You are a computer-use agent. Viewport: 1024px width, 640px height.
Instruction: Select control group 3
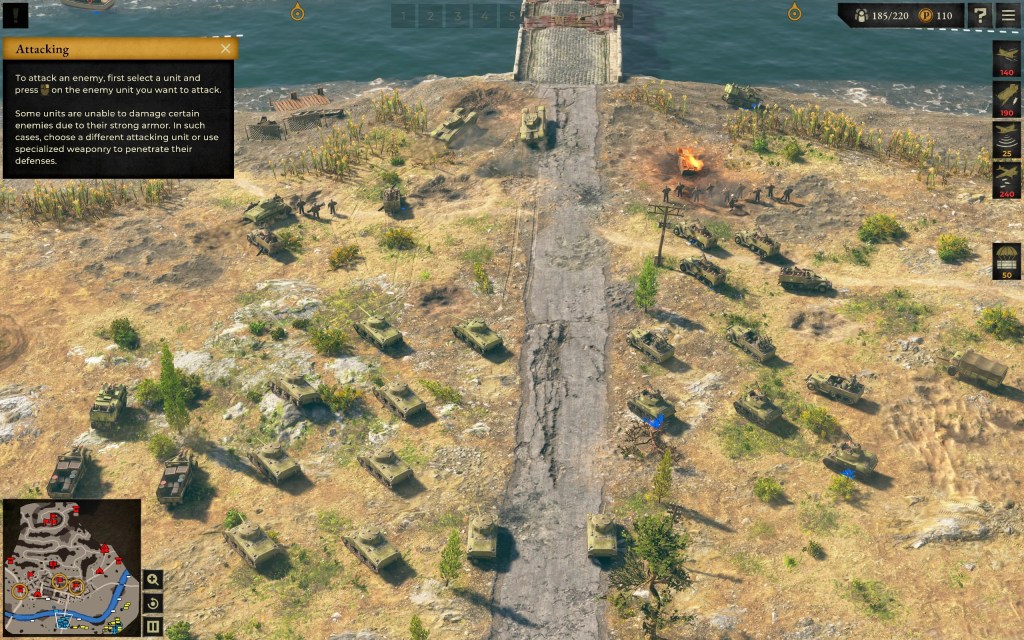457,16
